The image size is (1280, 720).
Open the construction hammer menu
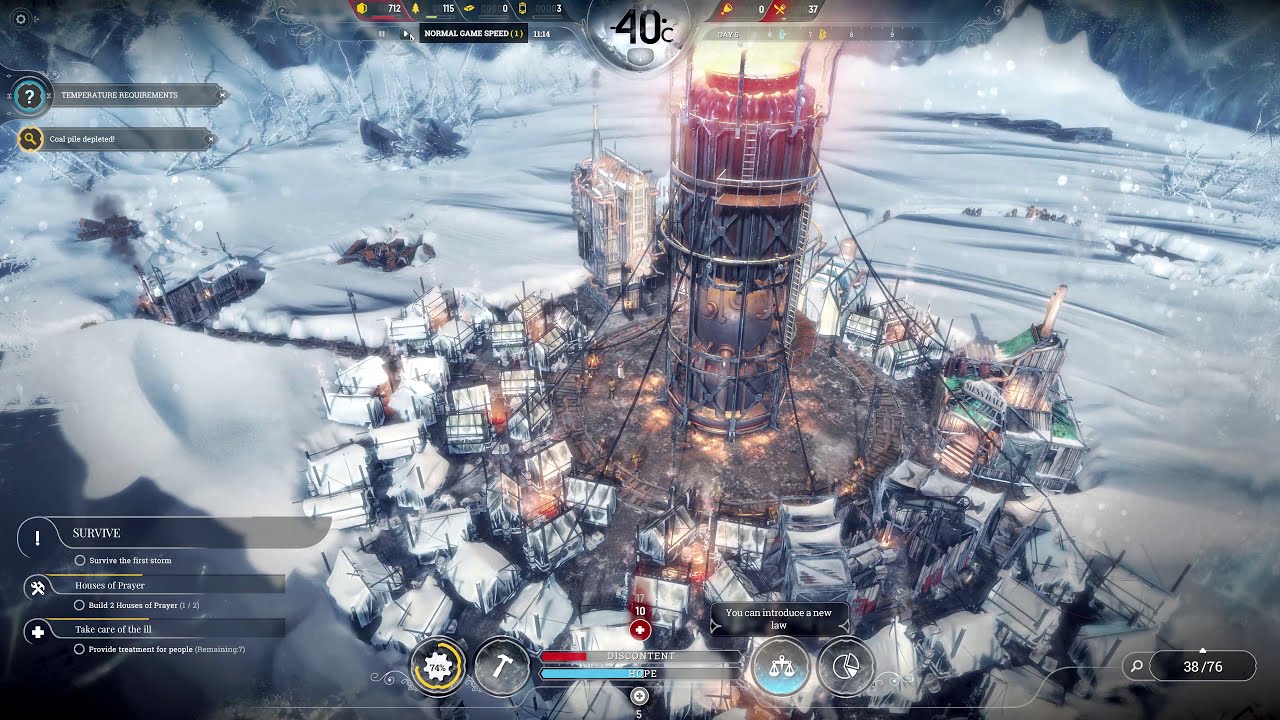point(501,666)
